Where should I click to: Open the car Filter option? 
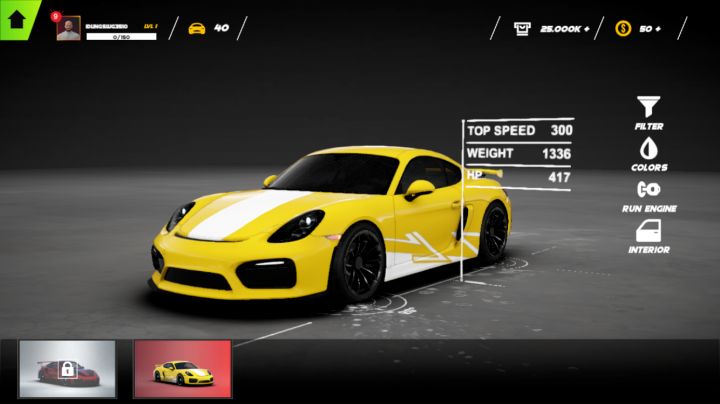click(649, 107)
